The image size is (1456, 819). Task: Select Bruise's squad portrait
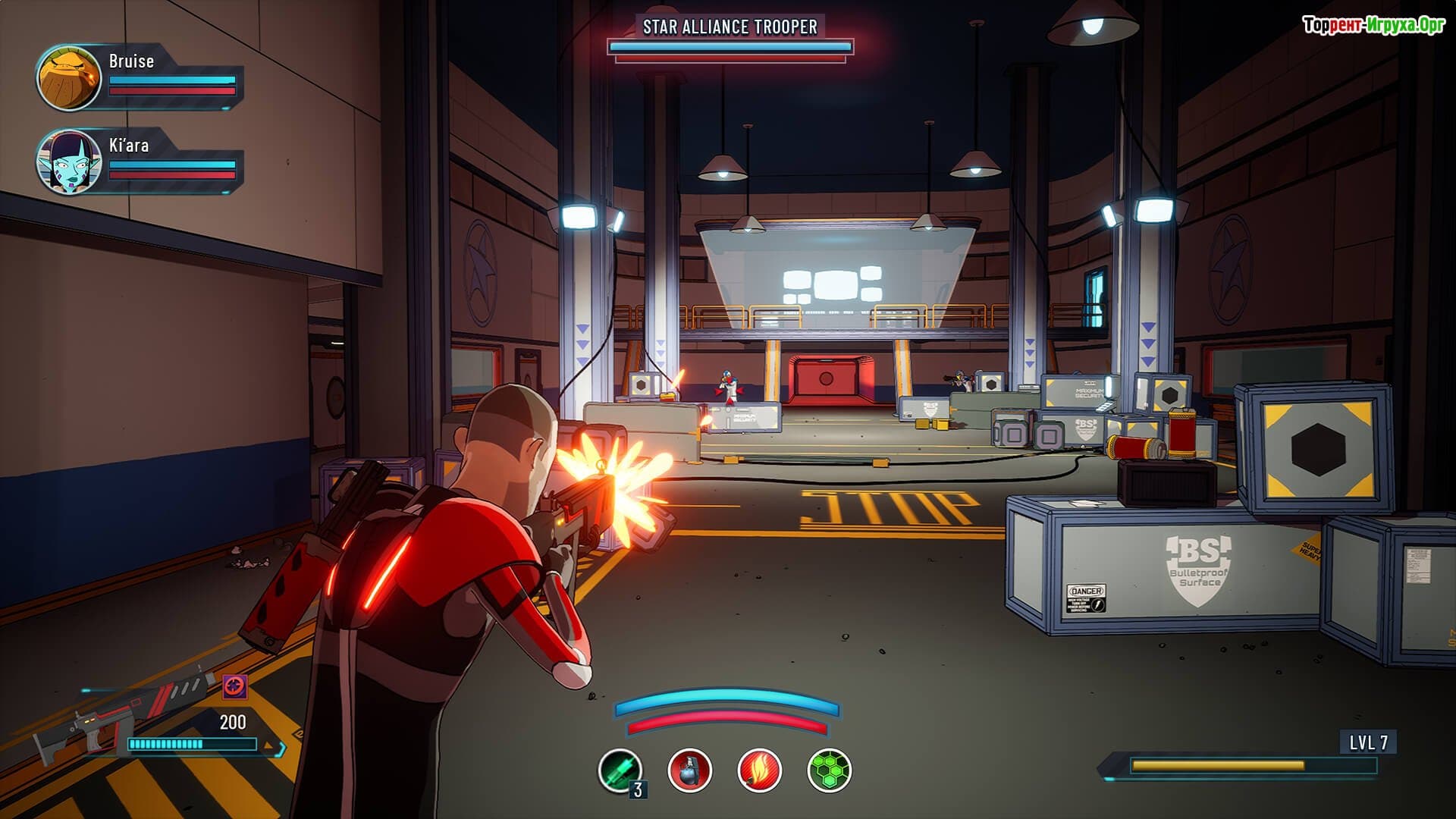[69, 78]
